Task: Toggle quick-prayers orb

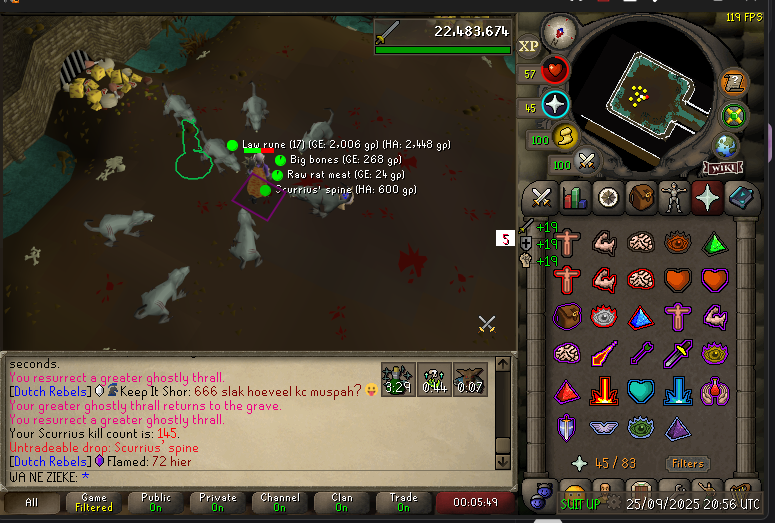Action: [x=555, y=104]
